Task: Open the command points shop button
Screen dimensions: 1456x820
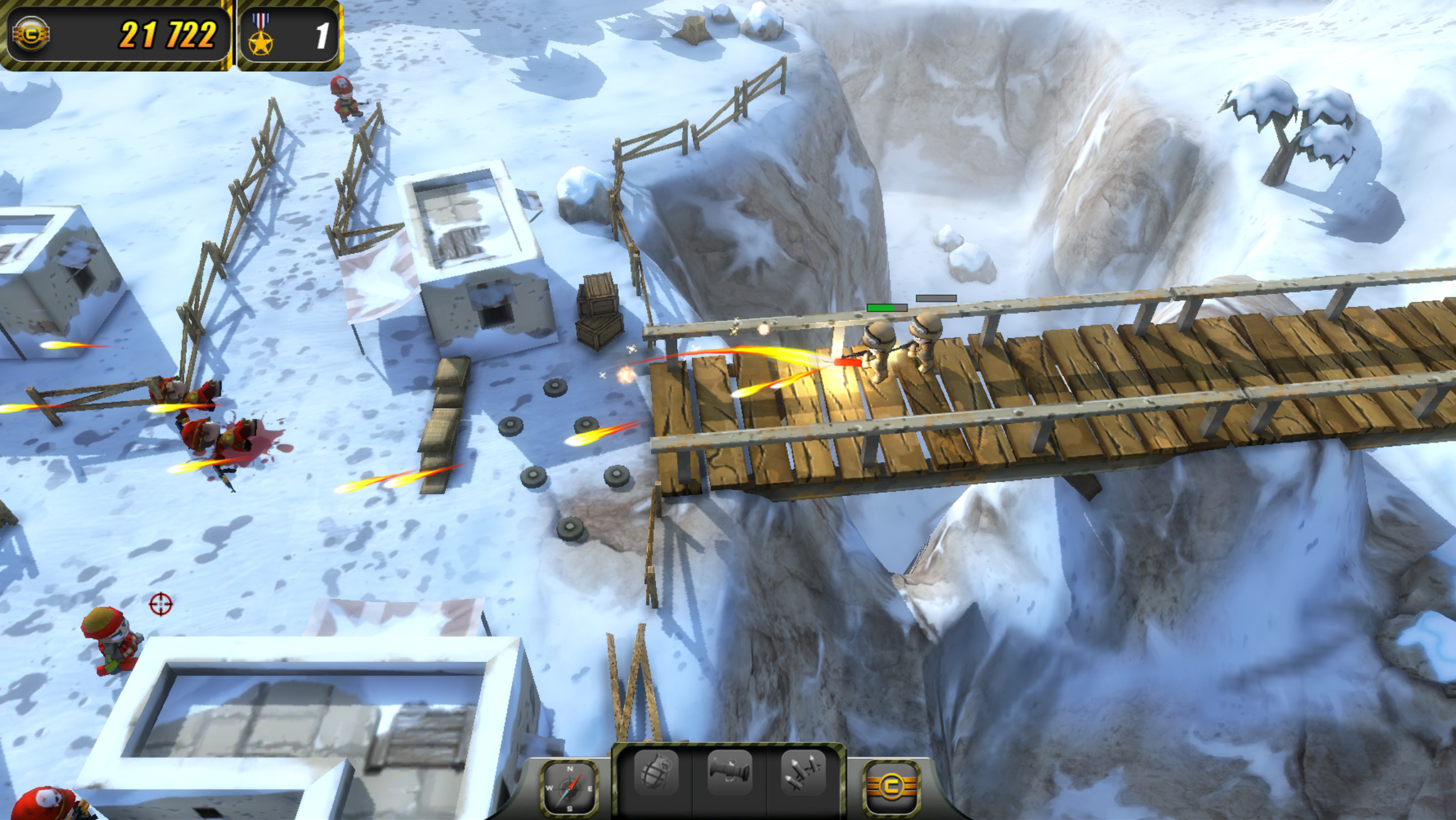Action: pos(891,787)
